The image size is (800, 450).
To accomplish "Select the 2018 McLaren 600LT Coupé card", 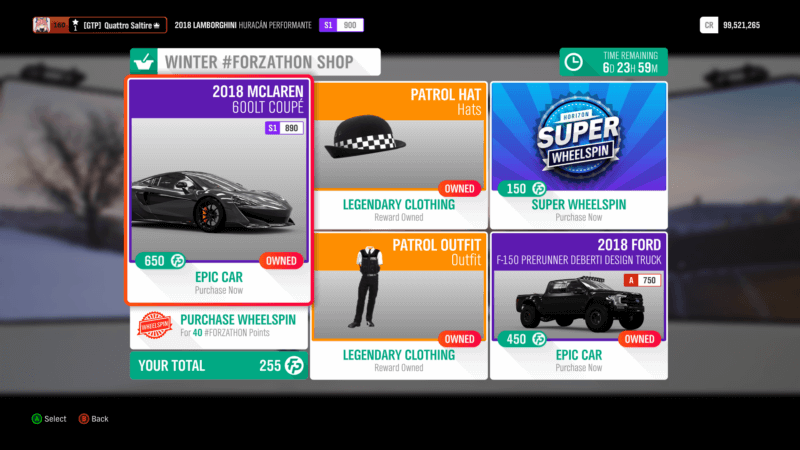I will tap(220, 190).
